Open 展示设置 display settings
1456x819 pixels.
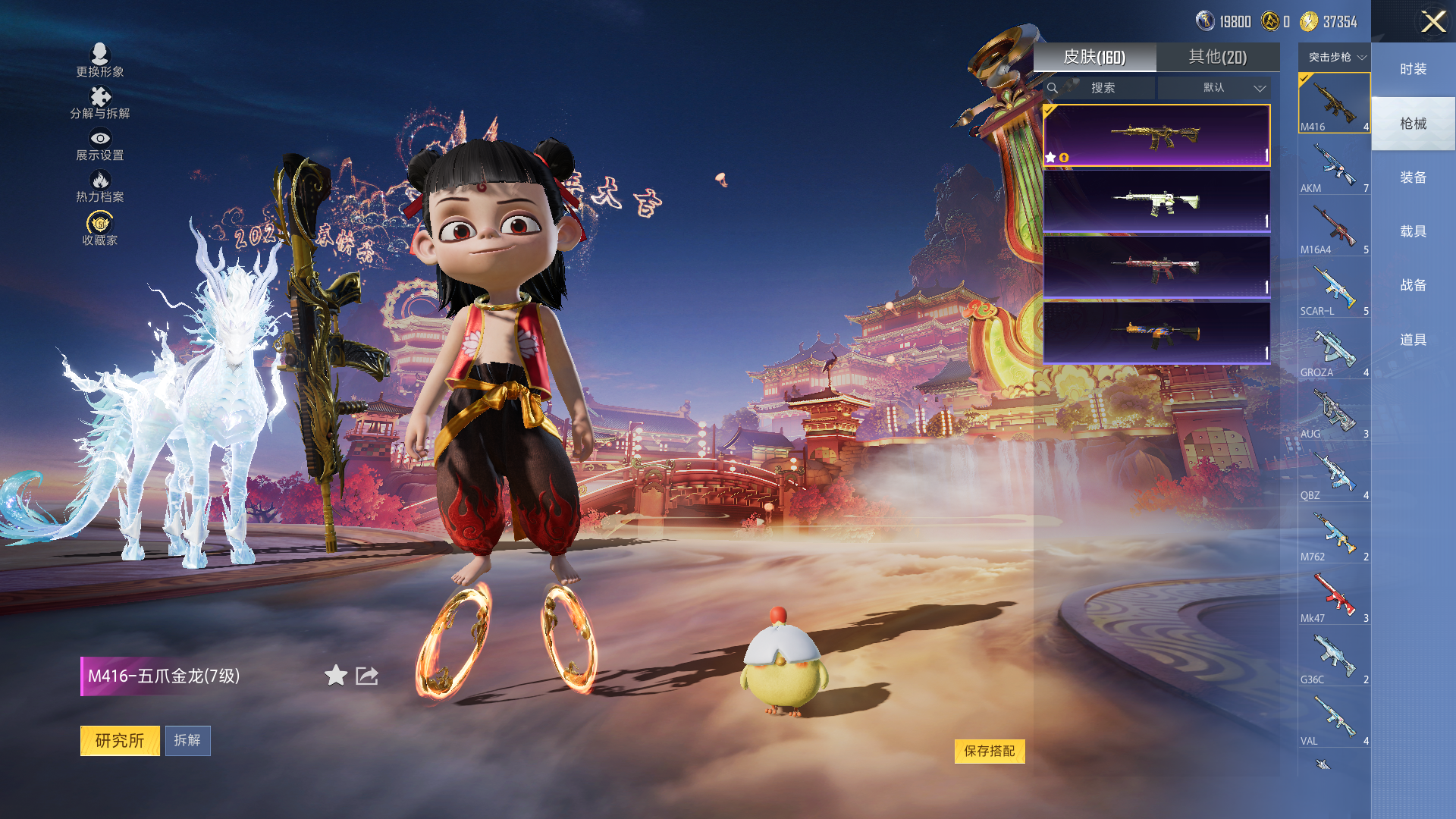[x=99, y=144]
